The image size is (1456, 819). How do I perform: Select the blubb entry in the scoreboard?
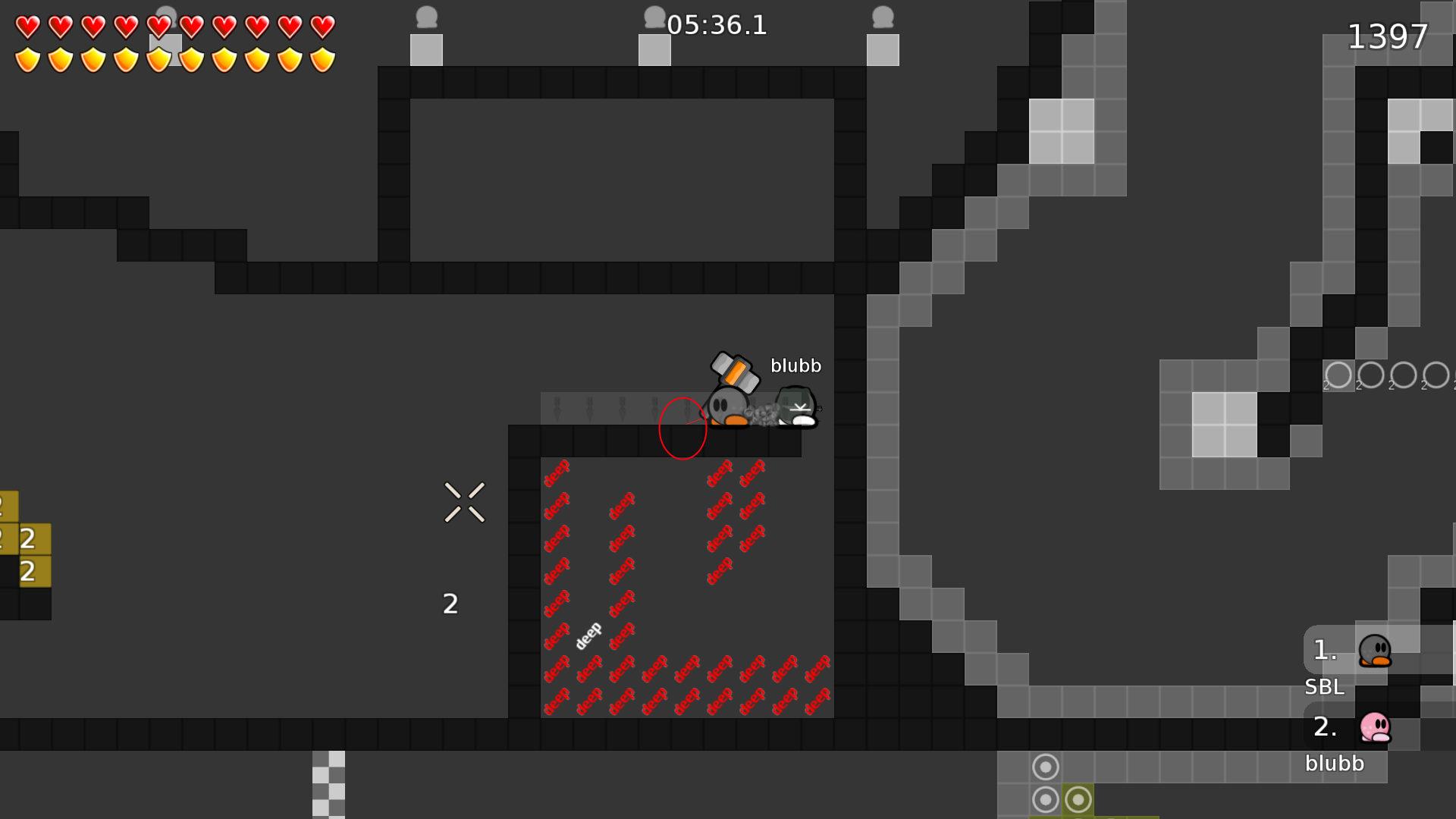1334,764
